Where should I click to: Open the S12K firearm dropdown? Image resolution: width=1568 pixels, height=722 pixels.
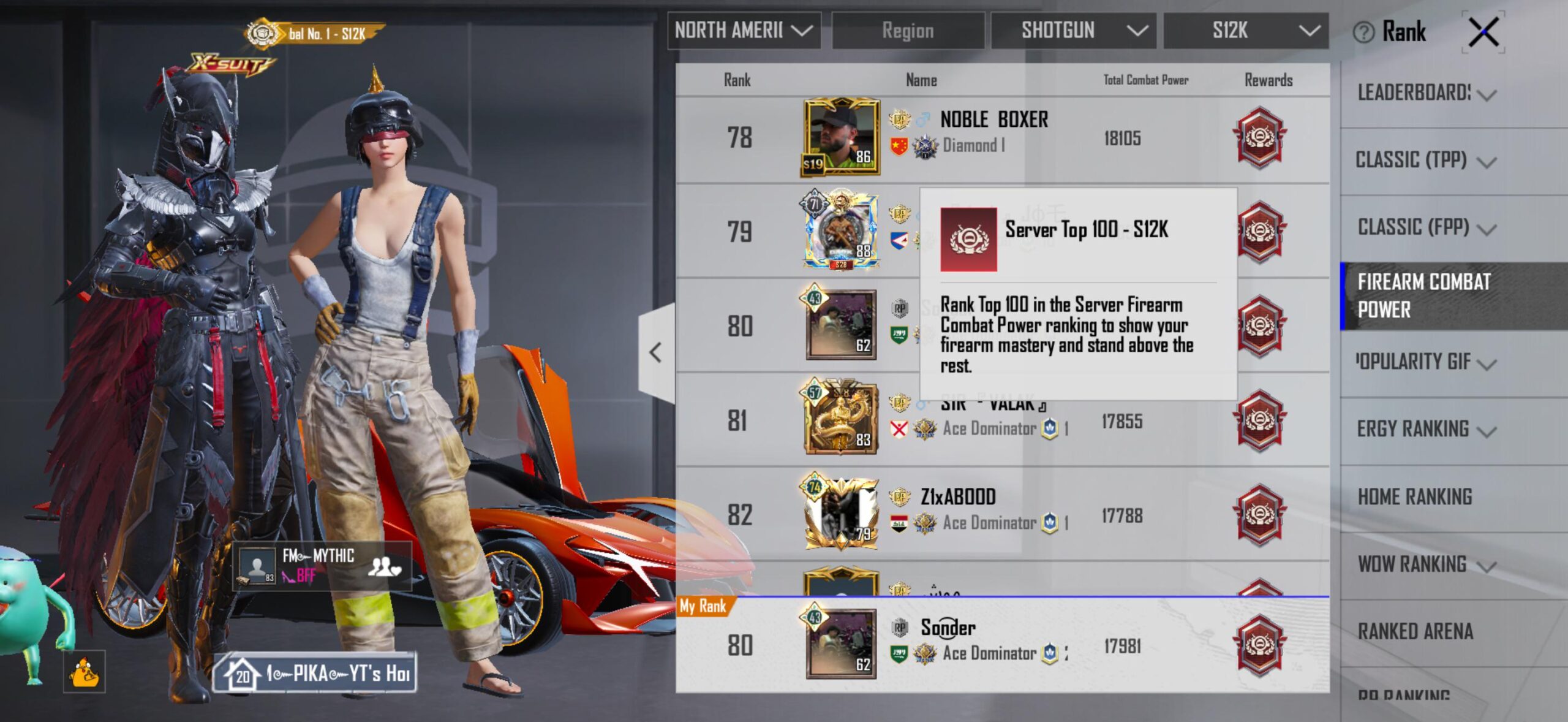[1246, 30]
